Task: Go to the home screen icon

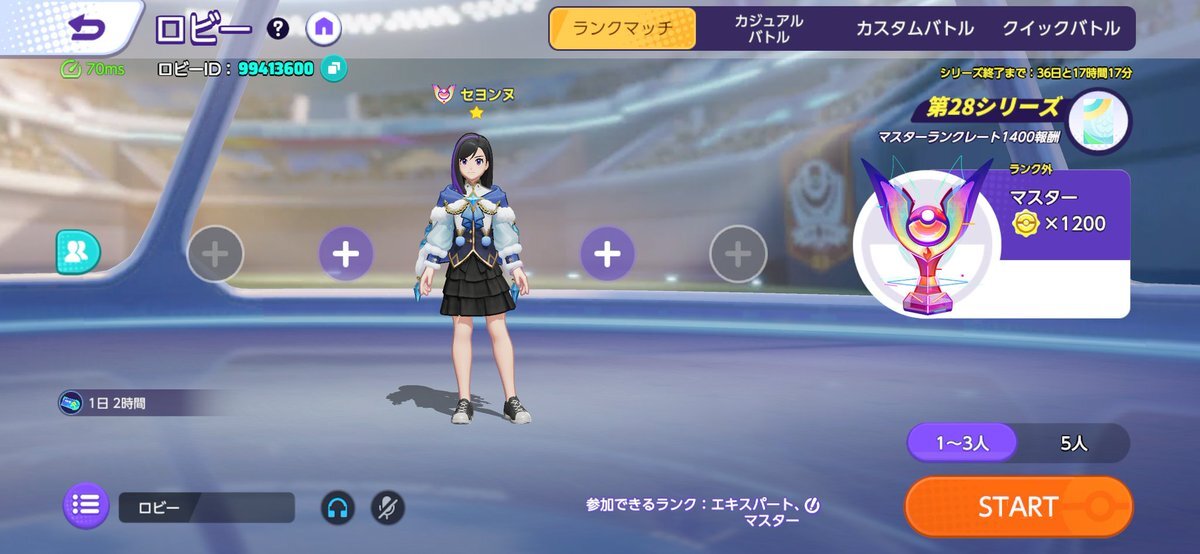Action: click(323, 28)
